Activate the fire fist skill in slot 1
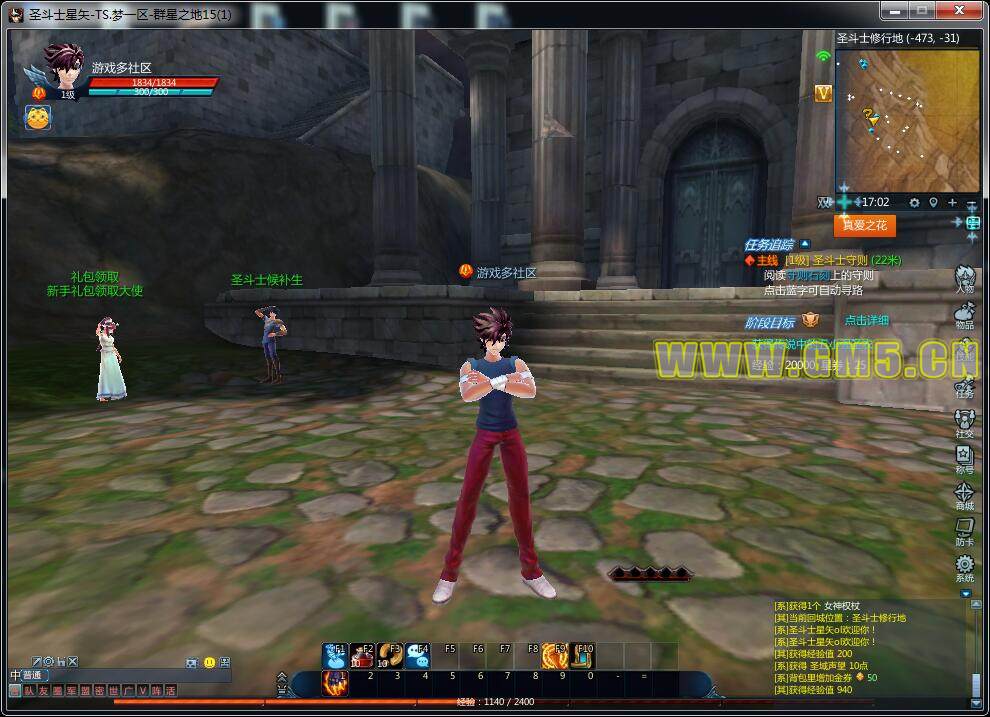The width and height of the screenshot is (990, 717). pos(335,682)
